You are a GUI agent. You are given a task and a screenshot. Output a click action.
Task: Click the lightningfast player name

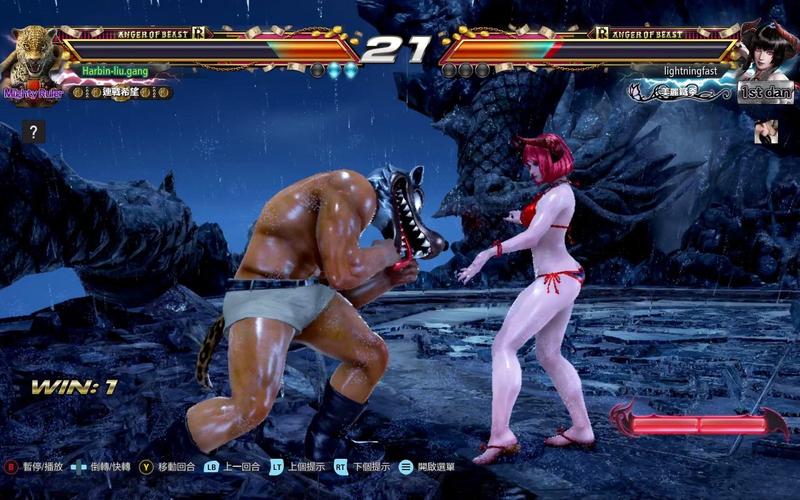pyautogui.click(x=689, y=72)
